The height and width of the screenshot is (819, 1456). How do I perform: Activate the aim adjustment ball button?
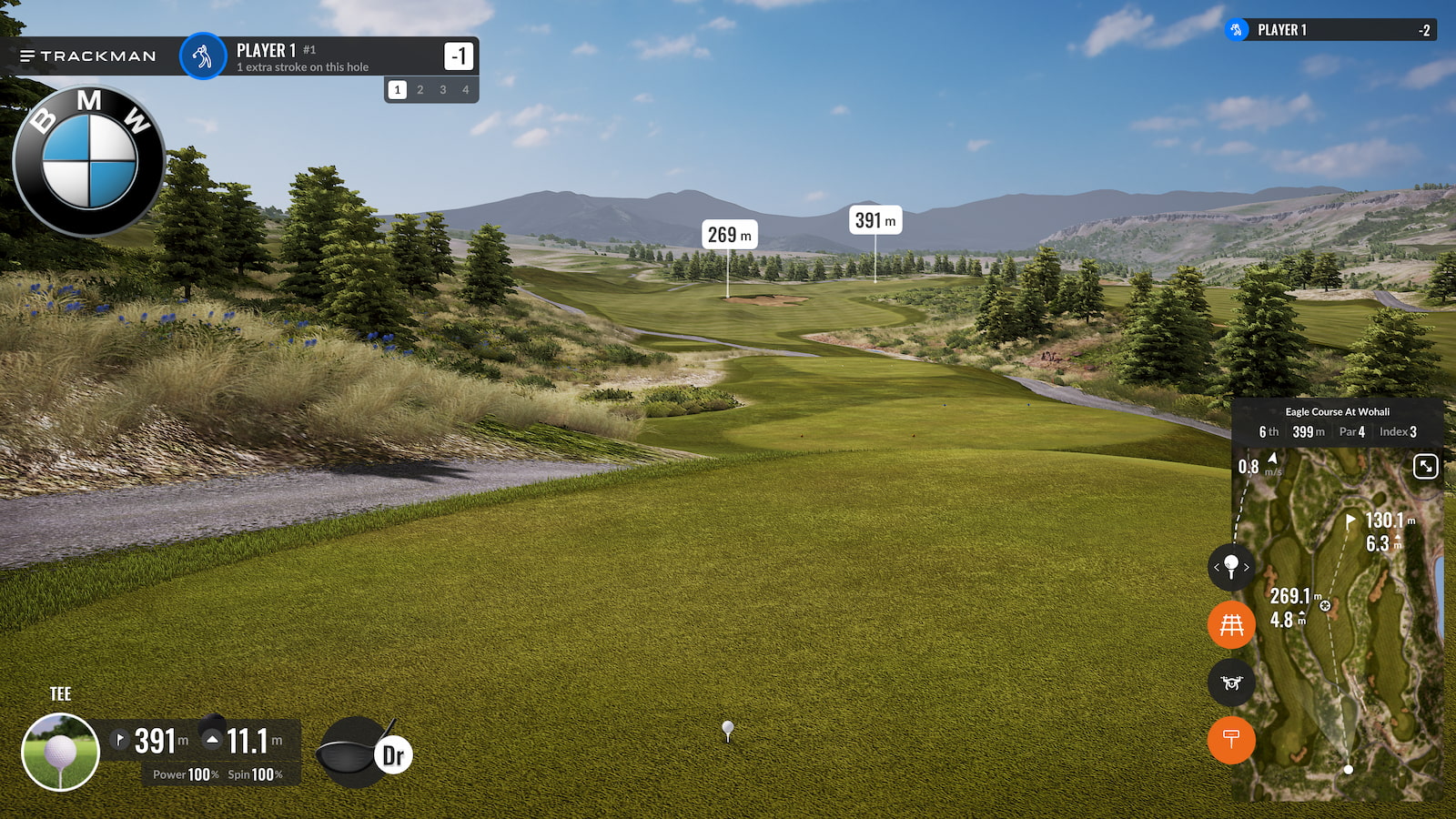coord(1231,567)
